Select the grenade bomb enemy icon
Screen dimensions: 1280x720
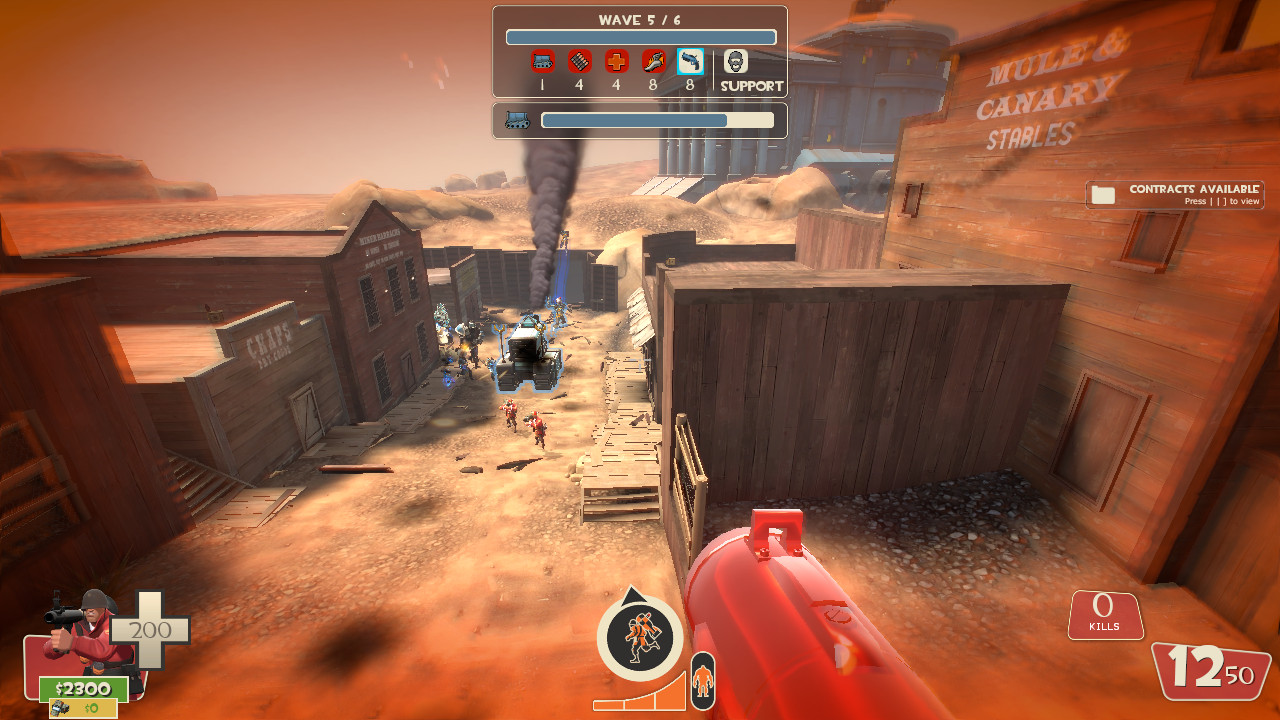pos(578,60)
